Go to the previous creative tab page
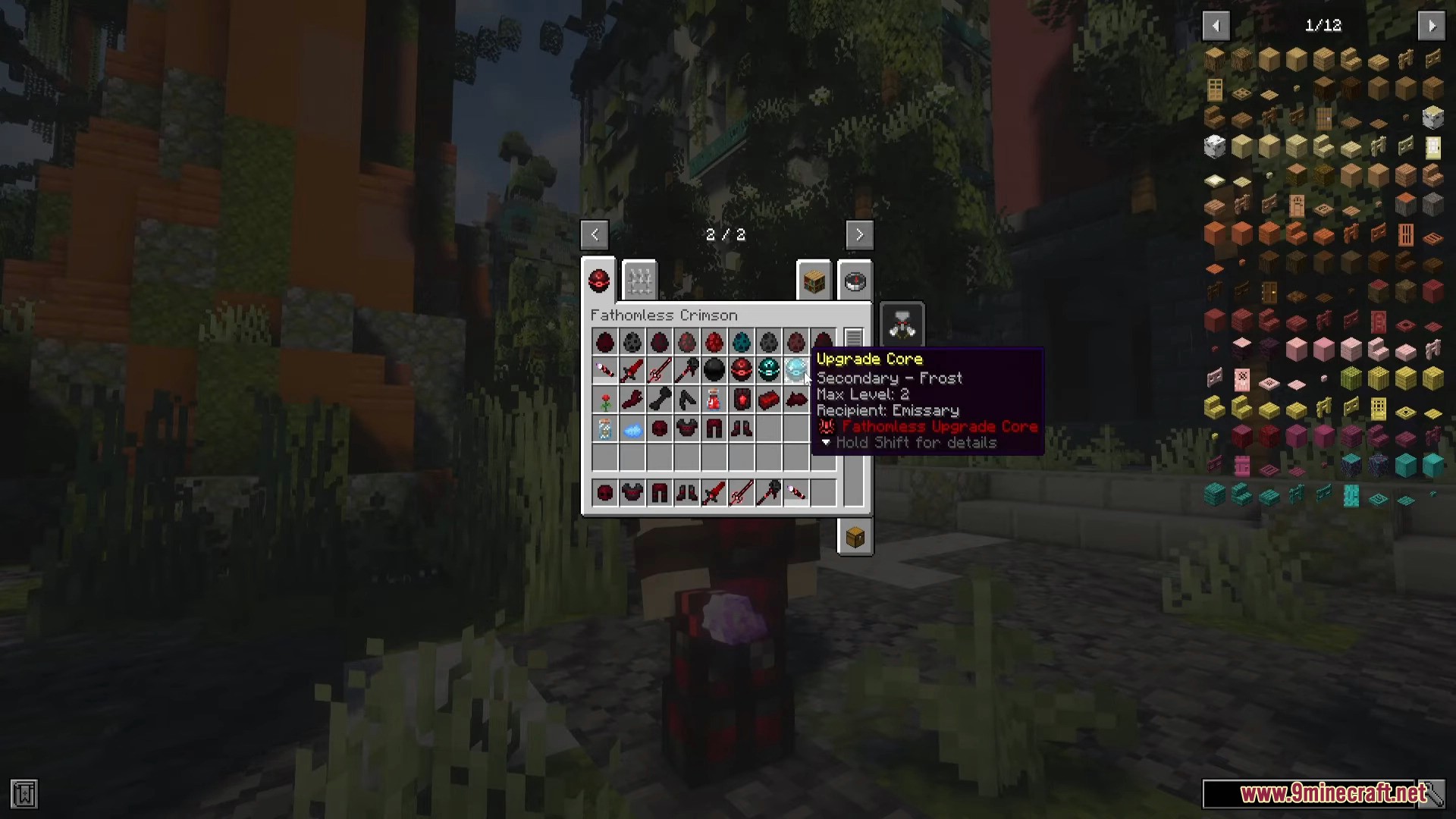 [x=595, y=235]
